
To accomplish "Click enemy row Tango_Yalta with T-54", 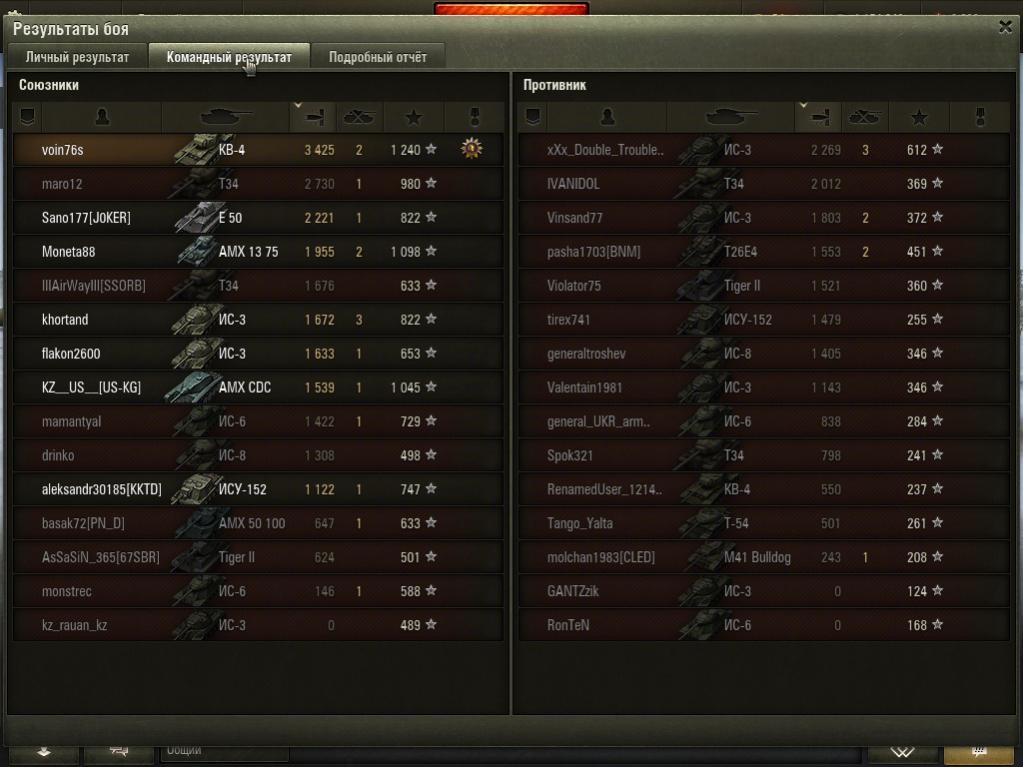I will [x=580, y=524].
